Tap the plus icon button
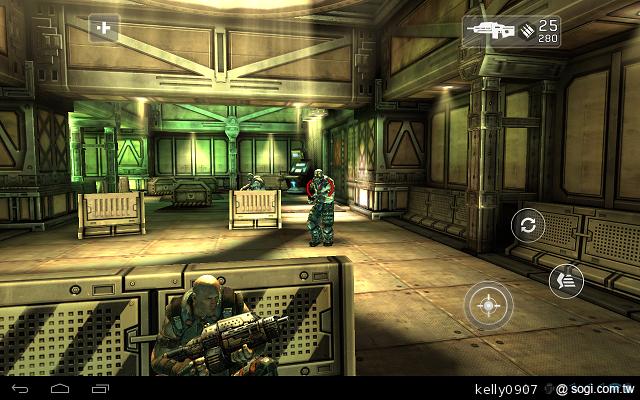Screen dimensions: 640x400 [x=103, y=28]
